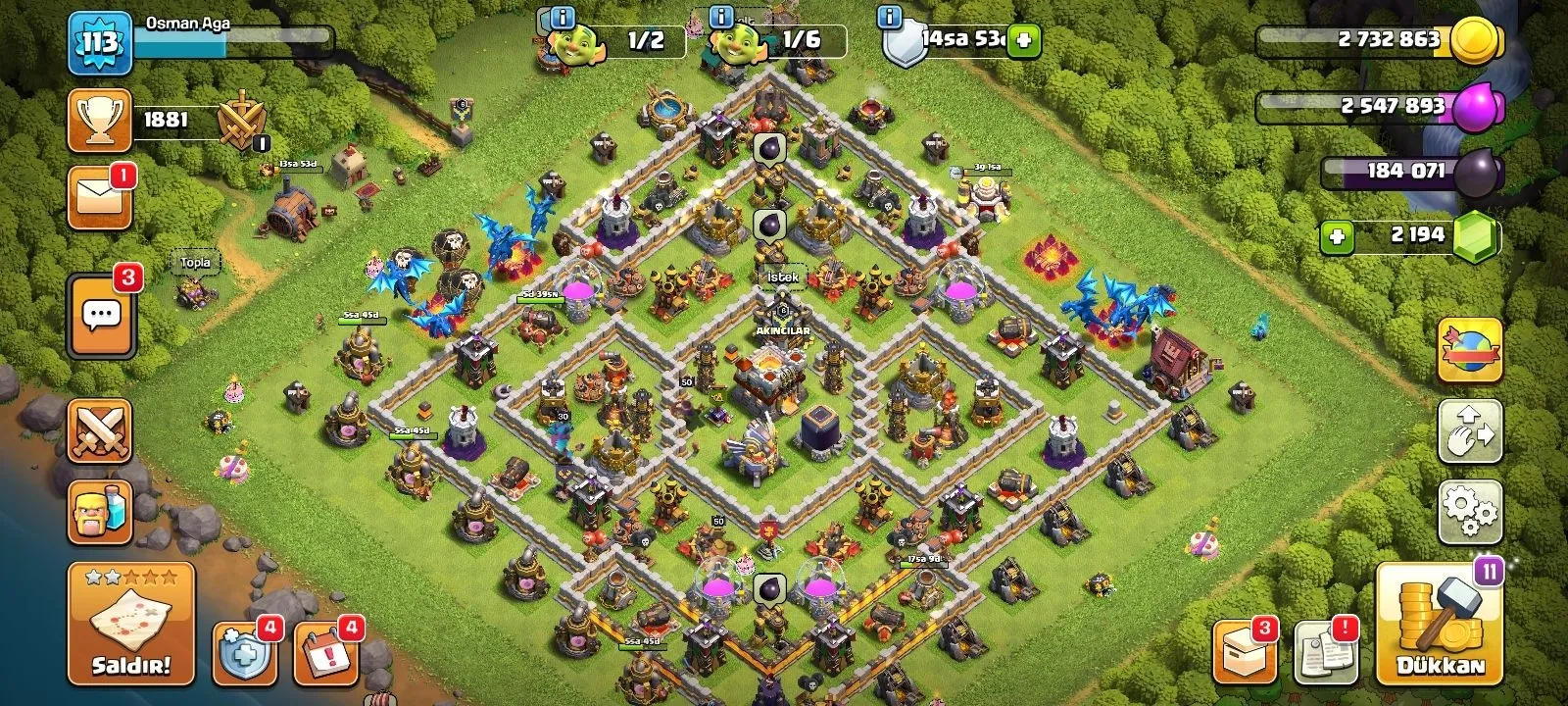Tap the level 113 experience badge
The width and height of the screenshot is (1568, 706).
(100, 42)
